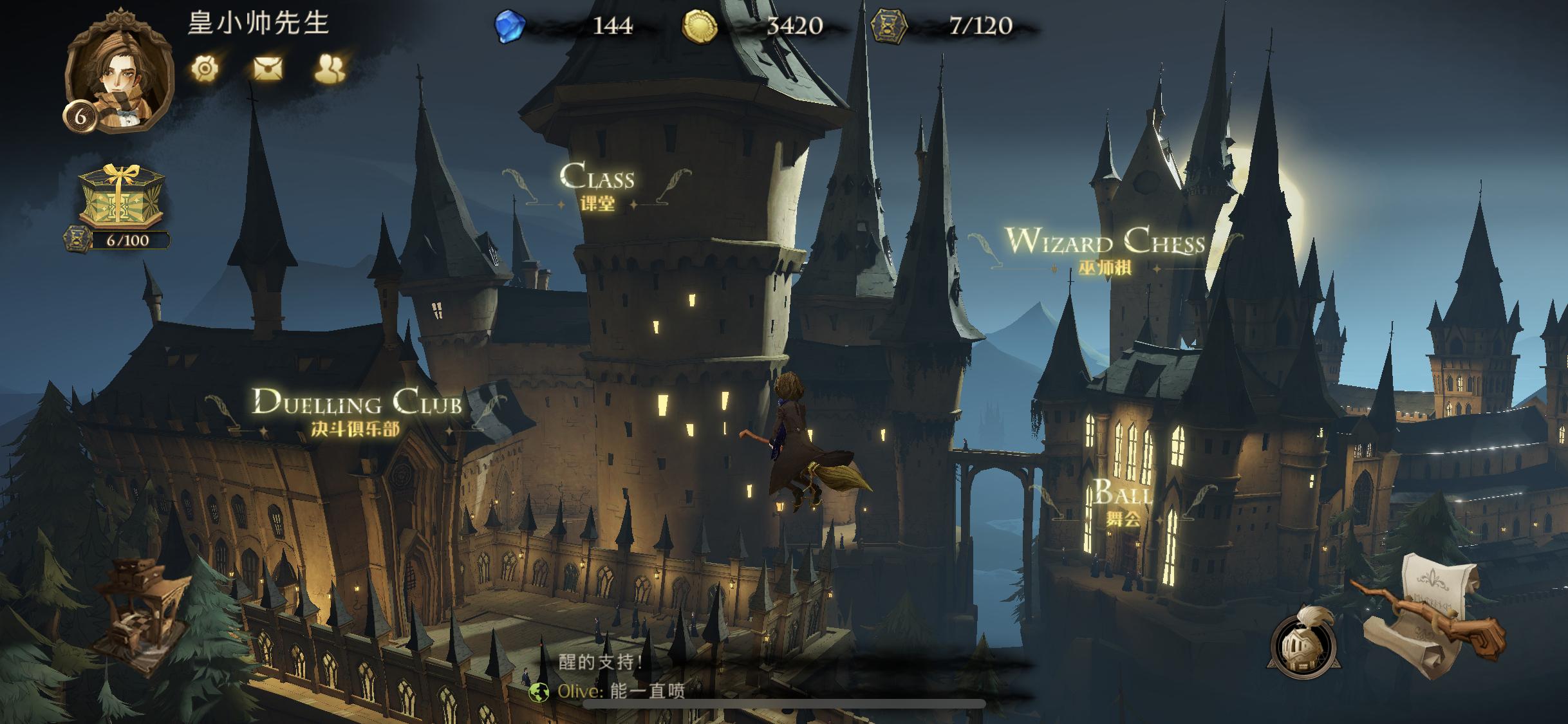Enter the Ball event
The width and height of the screenshot is (1568, 724).
(1123, 502)
